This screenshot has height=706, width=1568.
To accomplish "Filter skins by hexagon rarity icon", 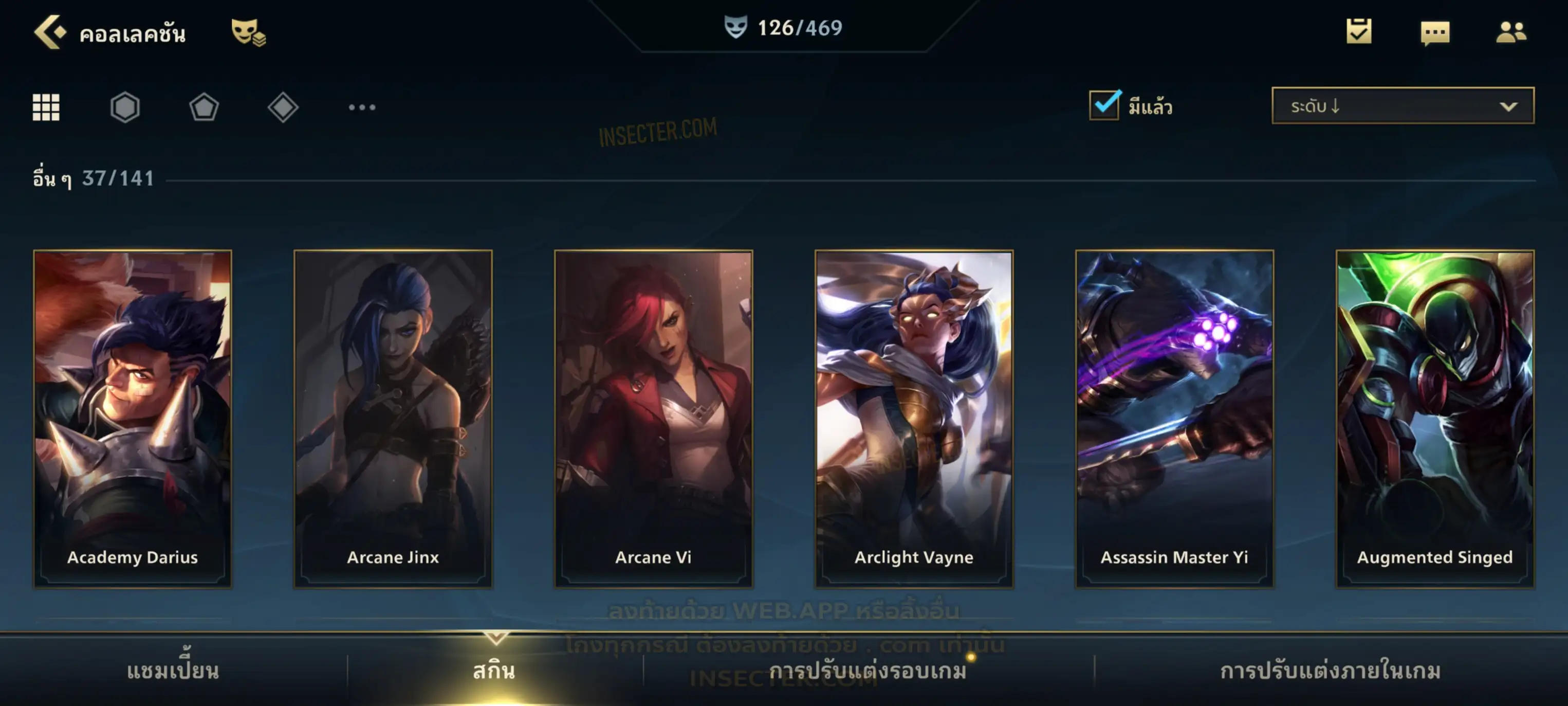I will click(x=125, y=107).
